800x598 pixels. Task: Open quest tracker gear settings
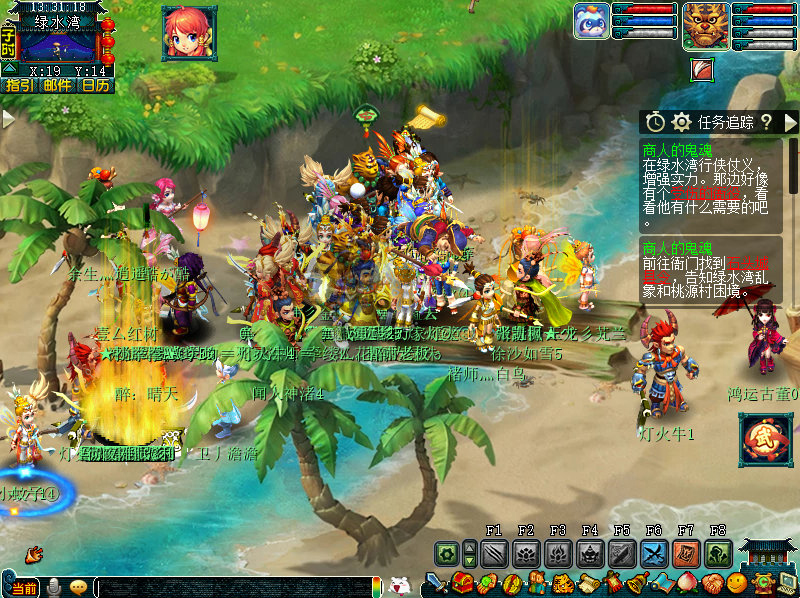point(682,122)
